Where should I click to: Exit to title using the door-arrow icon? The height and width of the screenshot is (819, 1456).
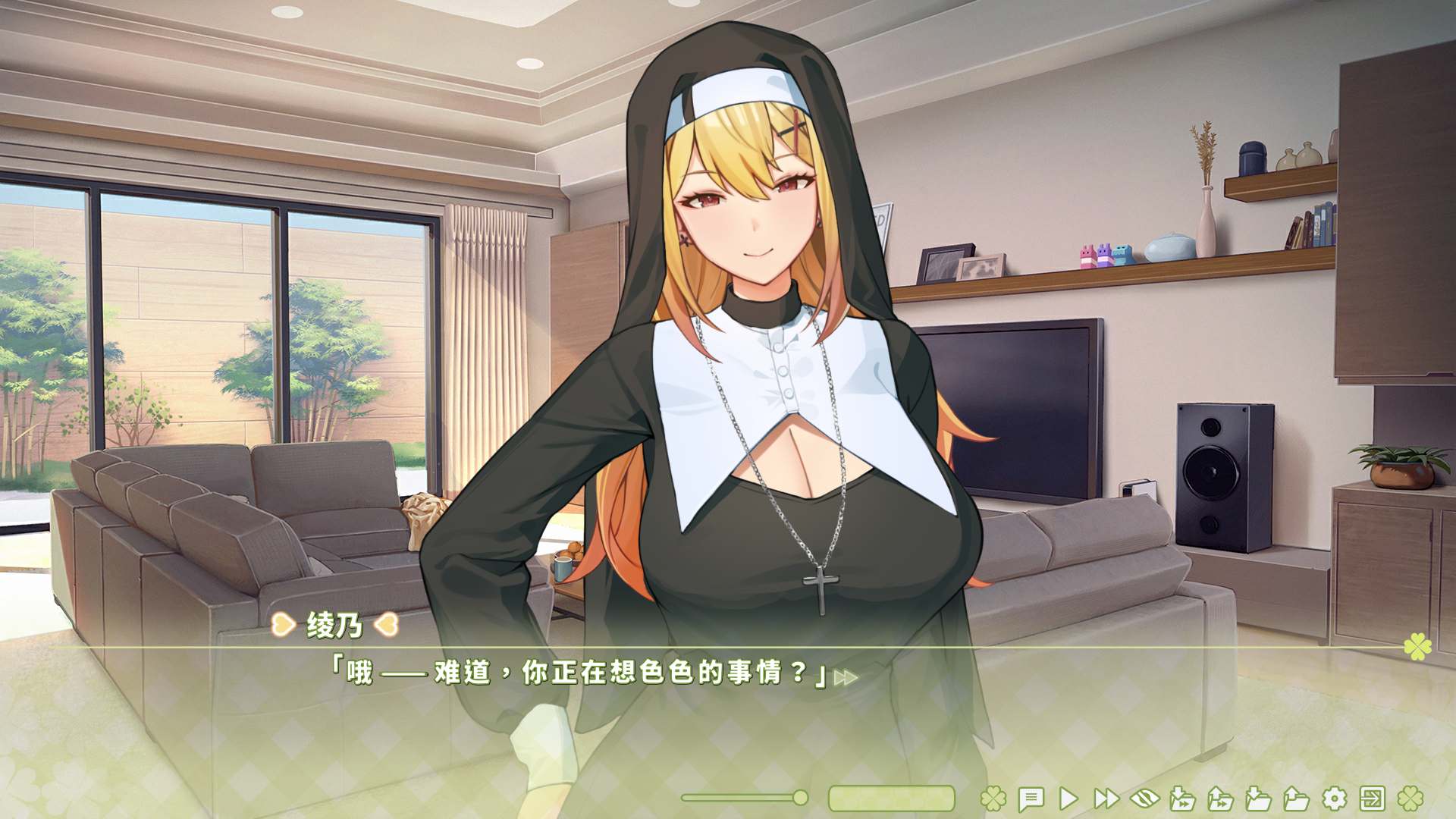pos(1372,799)
